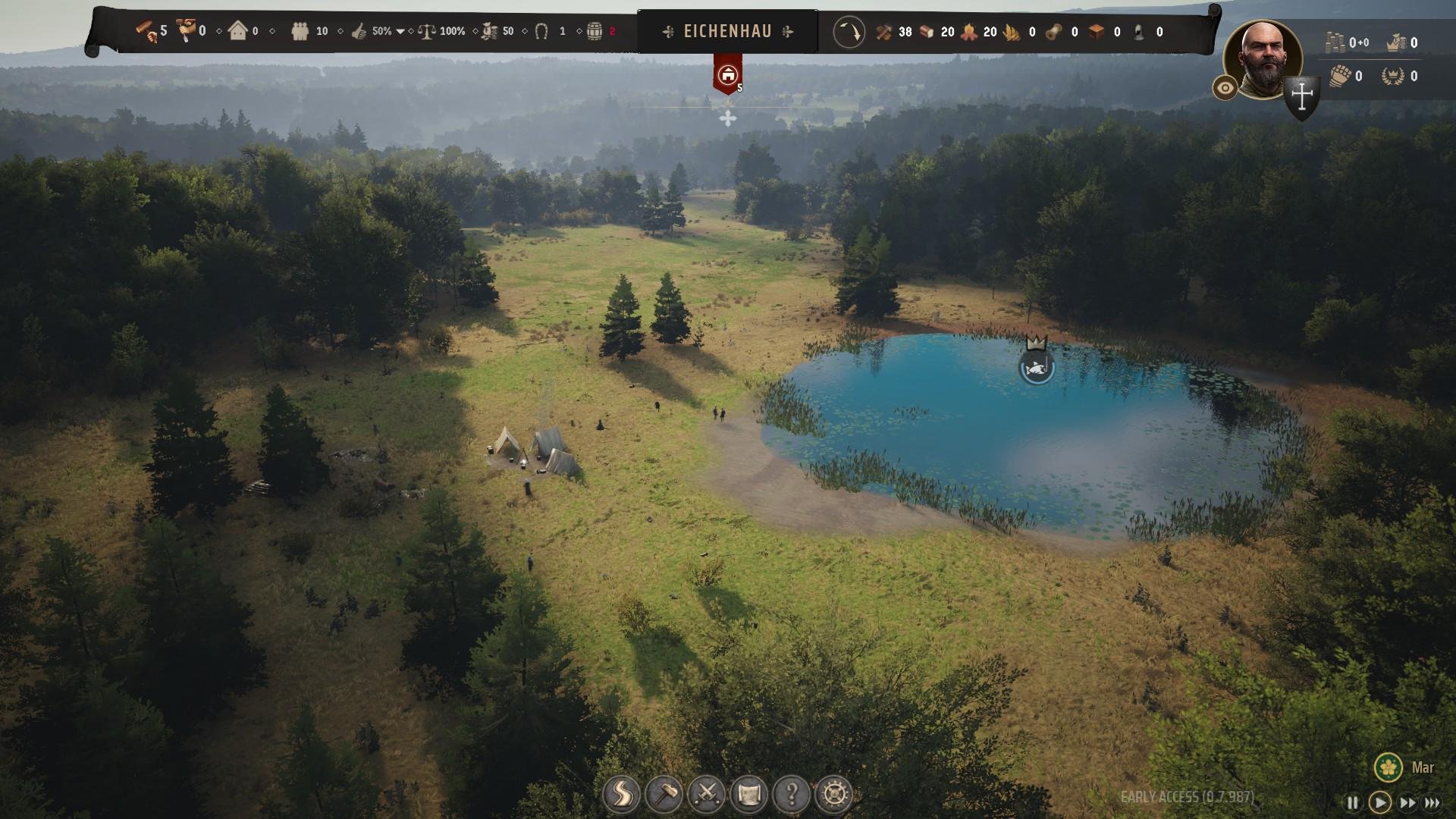Click the red home banner marker
The image size is (1456, 819).
[x=727, y=75]
